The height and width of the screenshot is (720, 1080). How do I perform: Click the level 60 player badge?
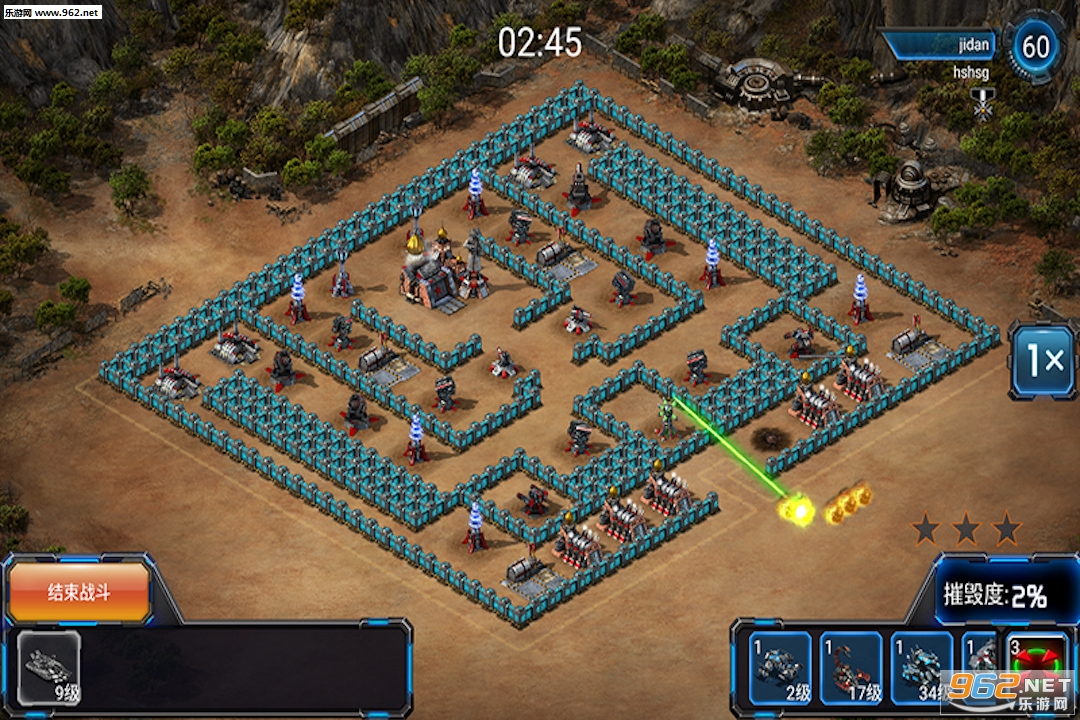[1036, 46]
